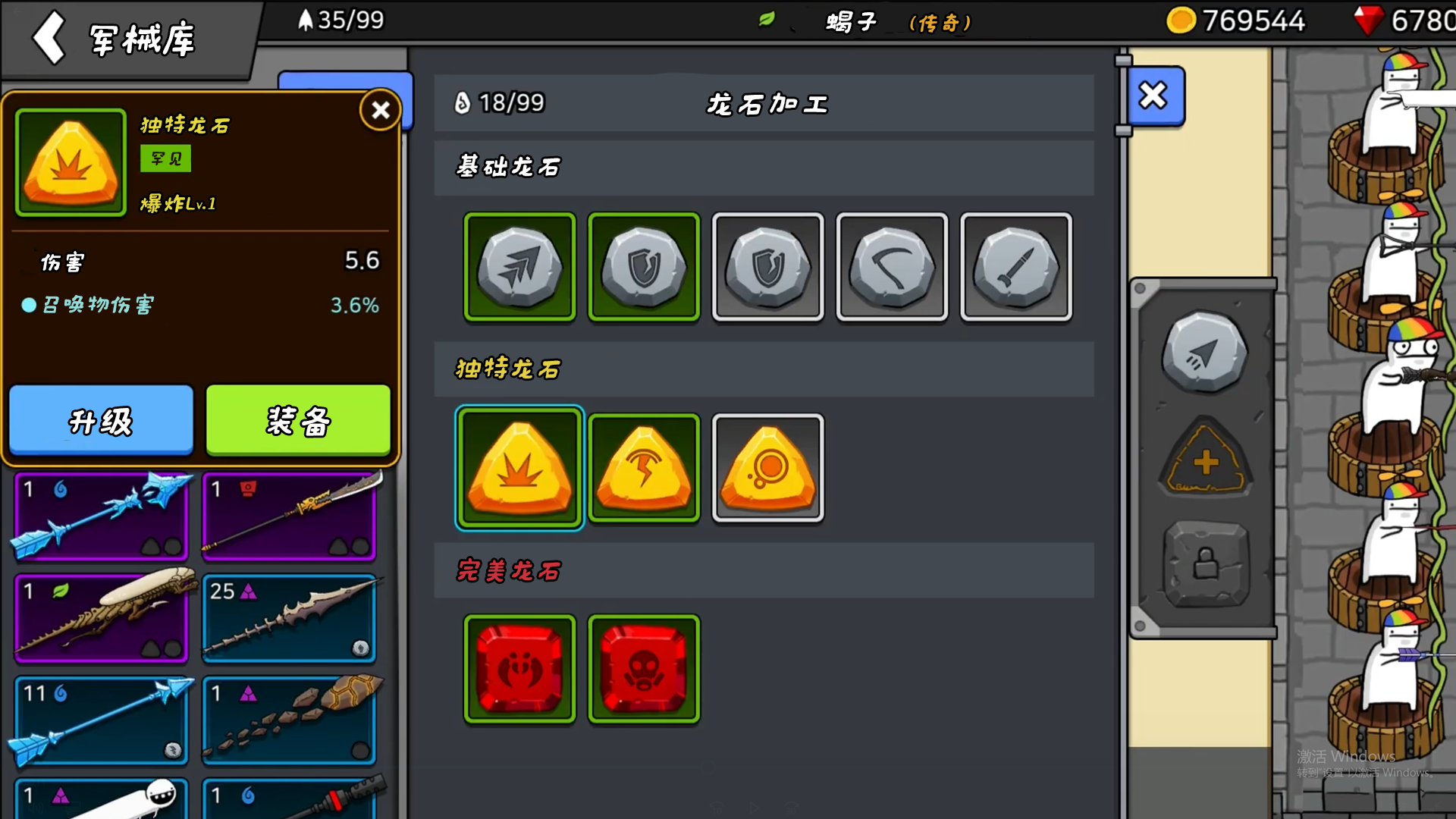This screenshot has width=1456, height=819.
Task: Select the second shield basic dragon stone
Action: (768, 267)
